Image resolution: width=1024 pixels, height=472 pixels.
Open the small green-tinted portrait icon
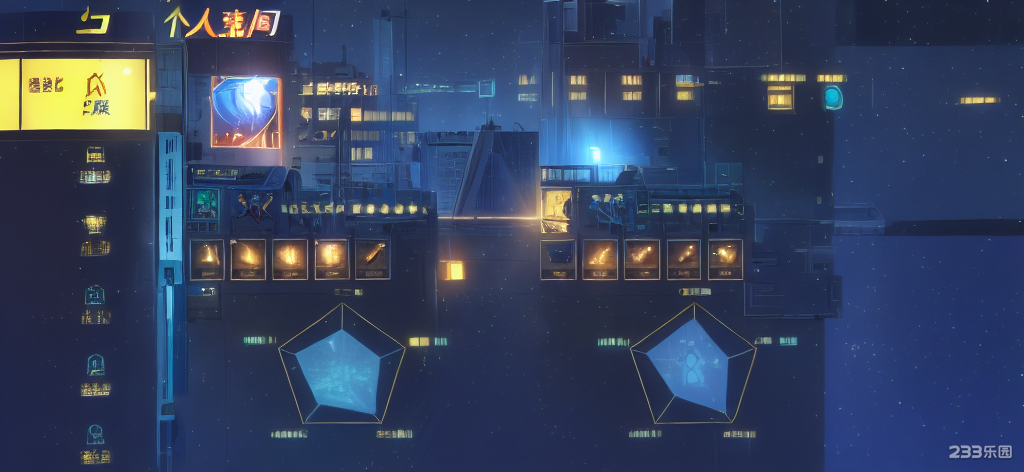[x=206, y=203]
